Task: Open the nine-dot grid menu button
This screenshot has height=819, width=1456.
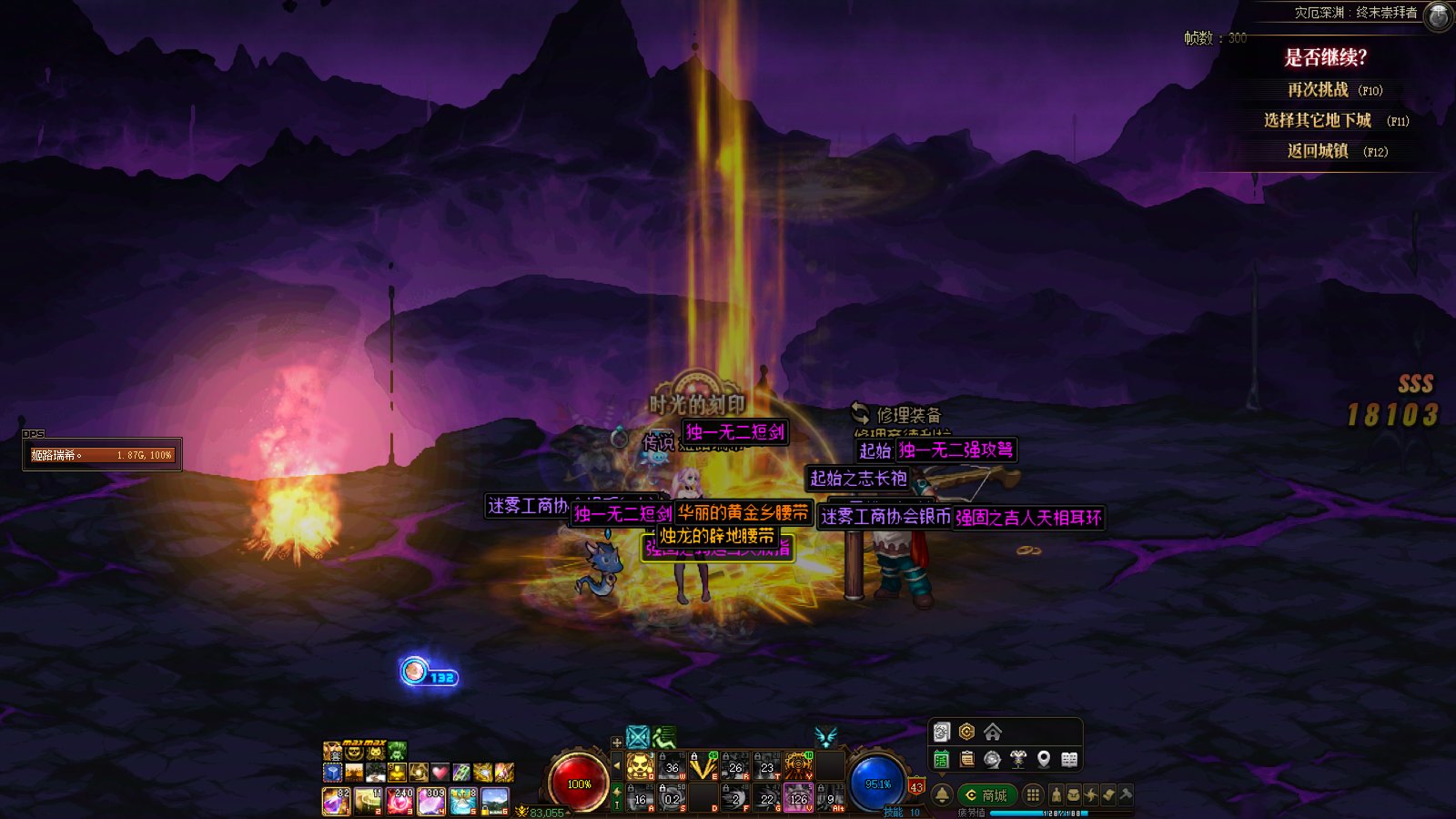Action: [1033, 794]
